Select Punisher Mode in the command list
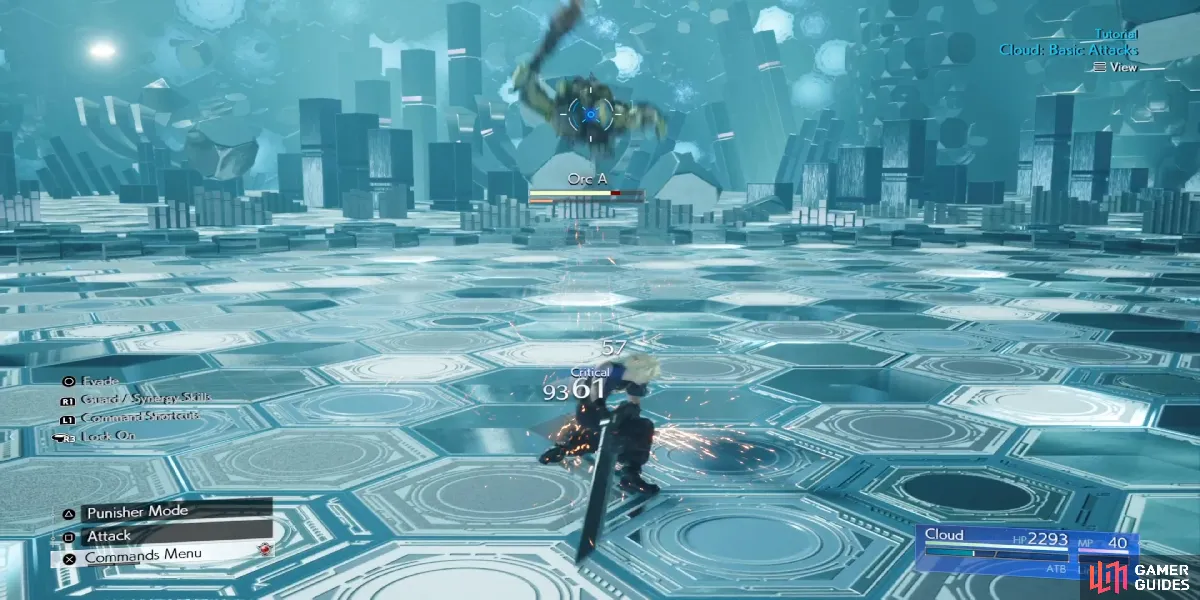The height and width of the screenshot is (600, 1200). point(137,512)
